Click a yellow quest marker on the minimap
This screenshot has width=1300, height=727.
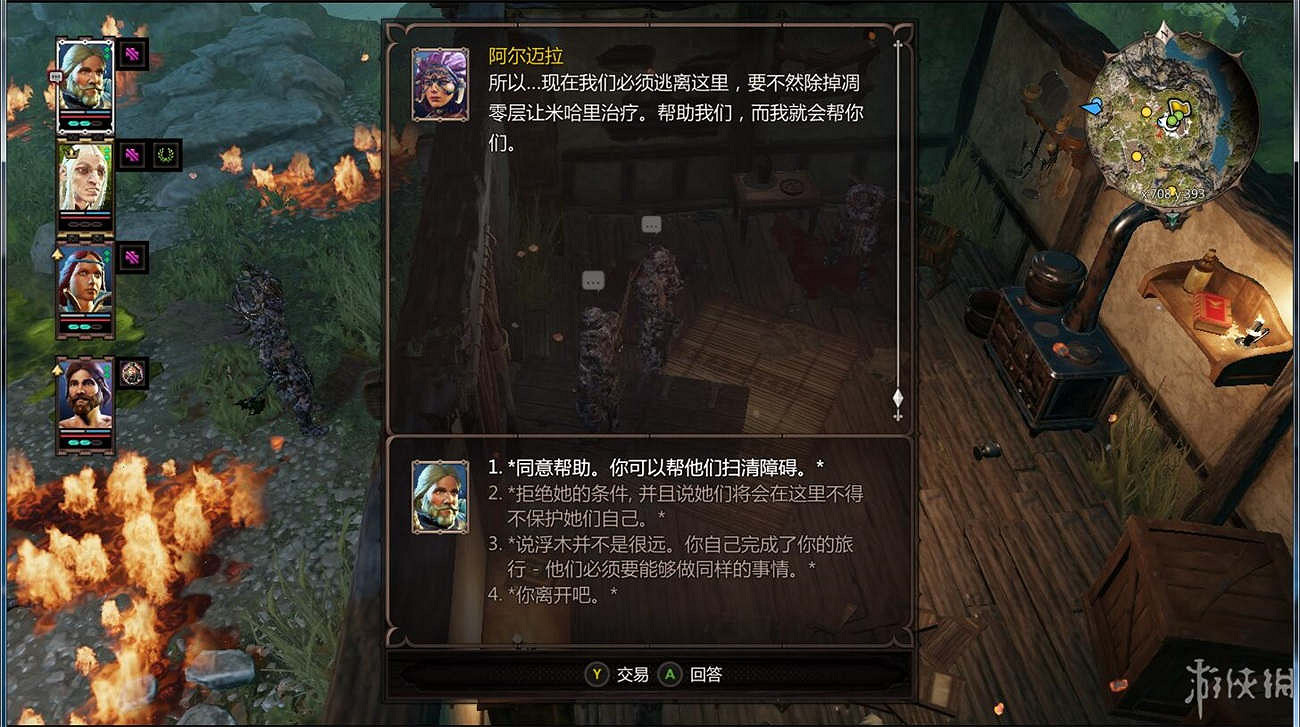[1146, 112]
